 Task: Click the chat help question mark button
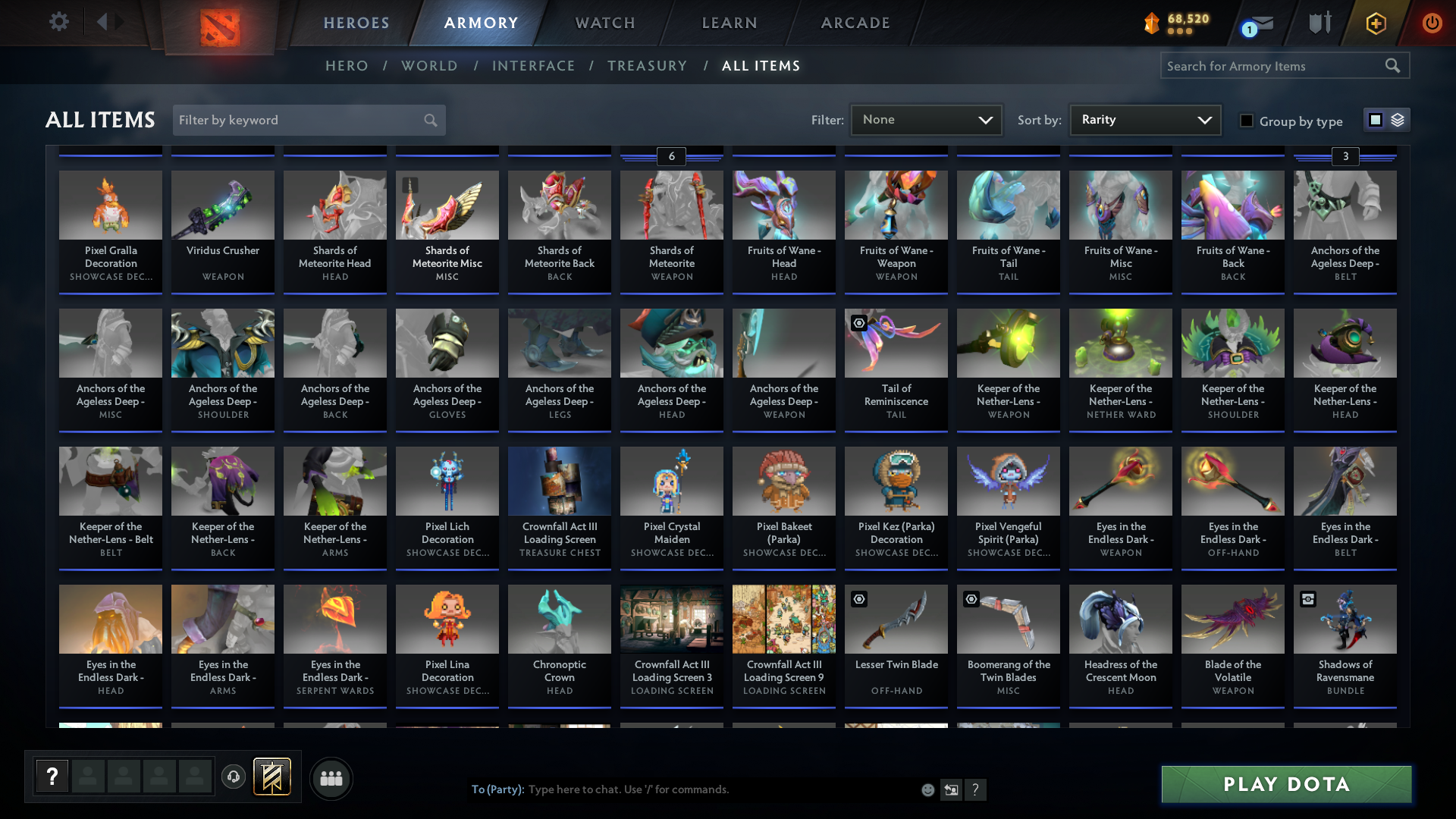tap(976, 789)
